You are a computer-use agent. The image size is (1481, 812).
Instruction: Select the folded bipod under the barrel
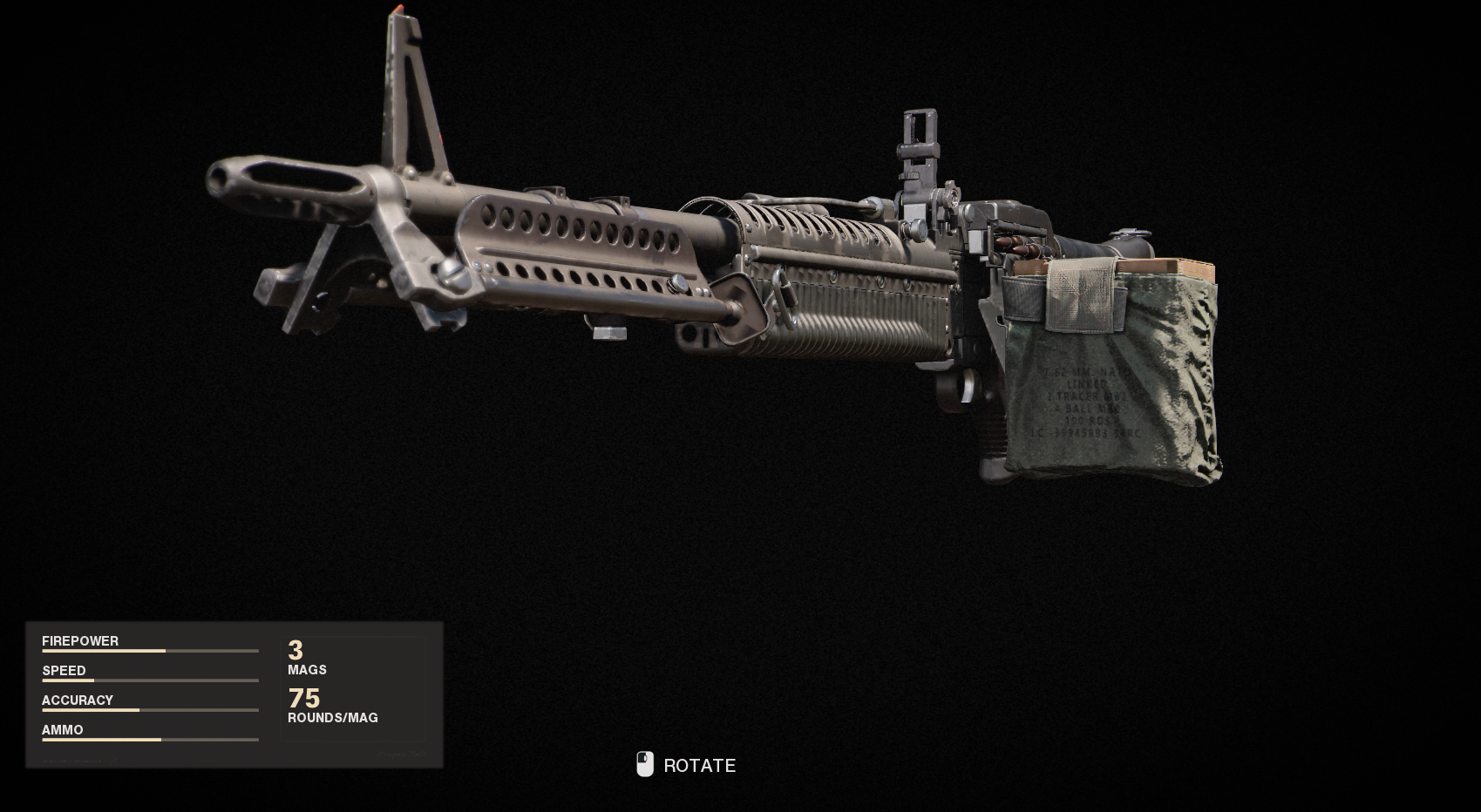click(323, 270)
